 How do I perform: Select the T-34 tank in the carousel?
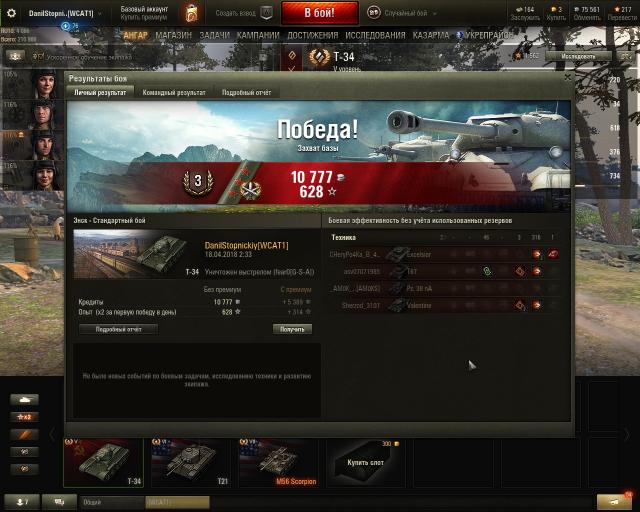click(x=103, y=462)
